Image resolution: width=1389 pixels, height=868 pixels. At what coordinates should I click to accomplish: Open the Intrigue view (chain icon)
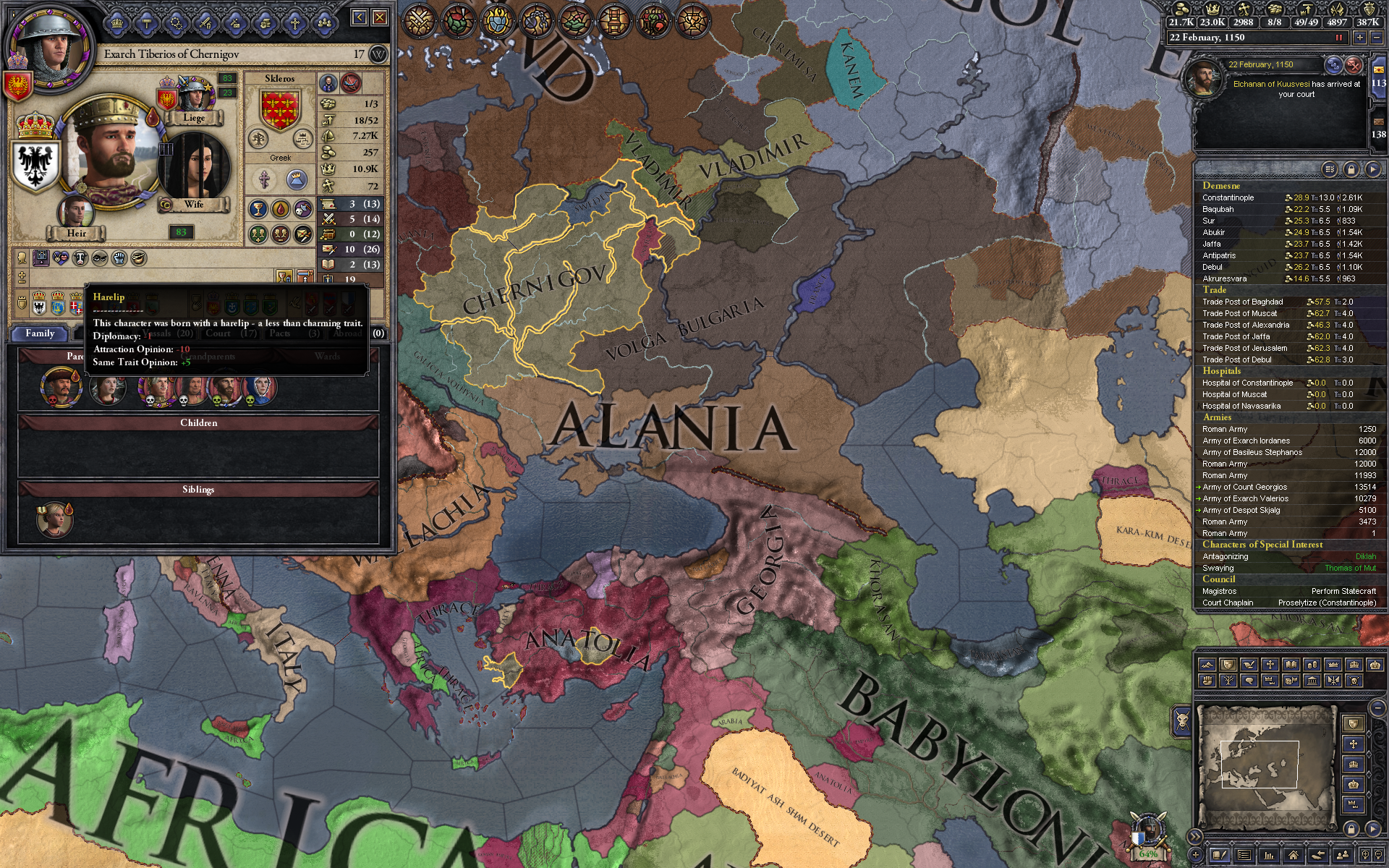click(x=536, y=20)
